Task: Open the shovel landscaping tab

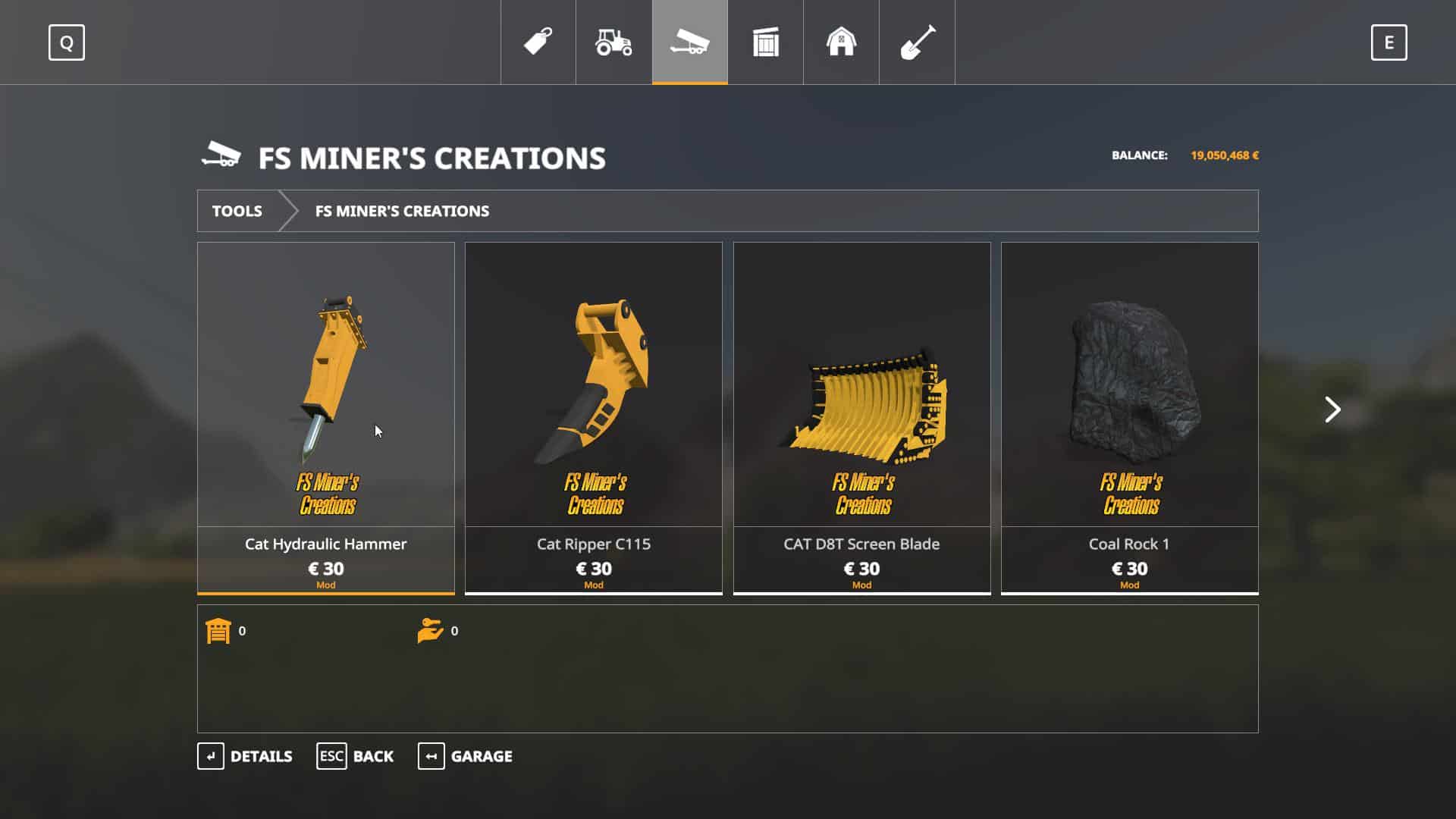Action: pos(917,42)
